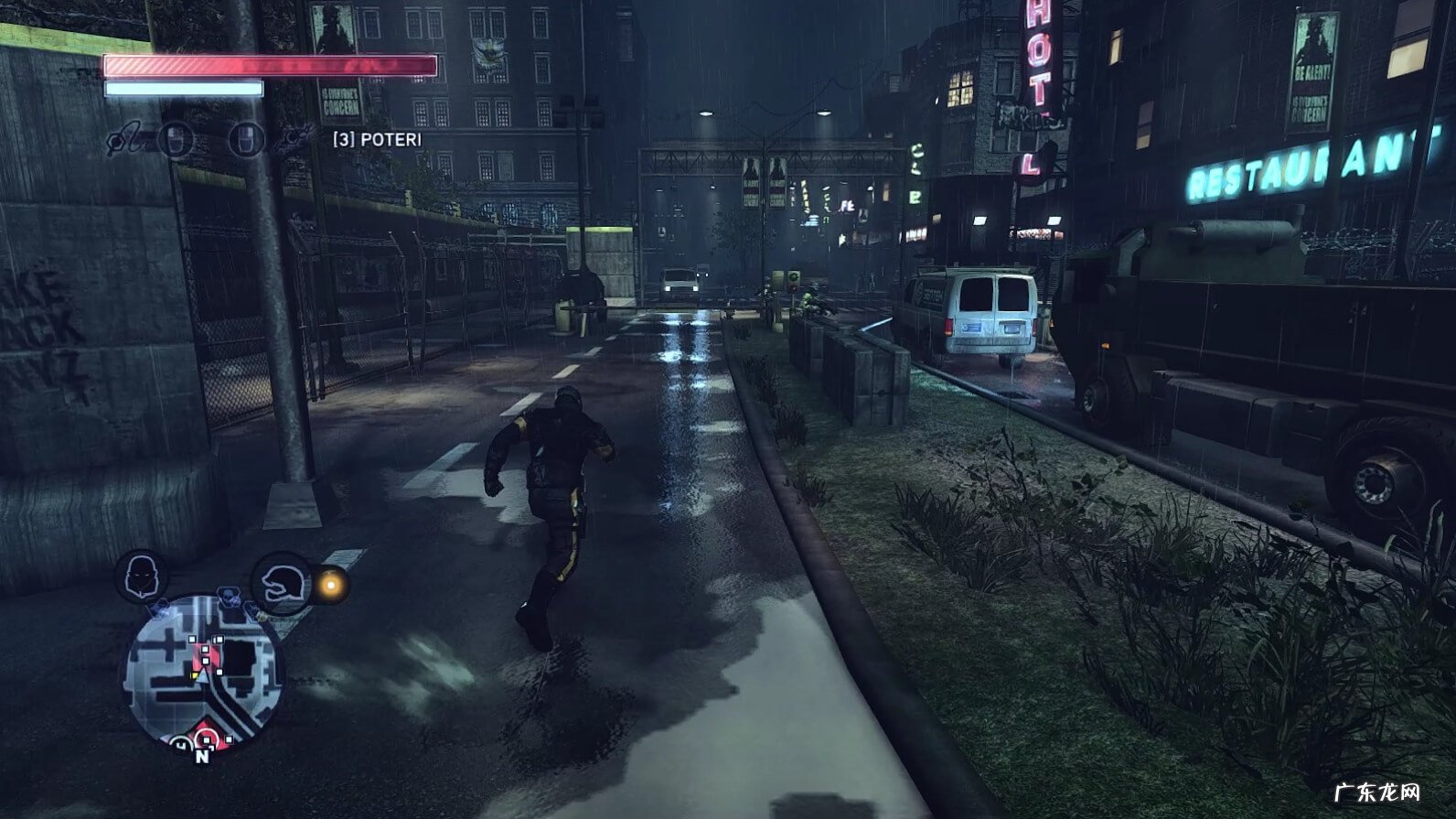Select the soldier helmet disguise icon
Screen dimensions: 1456x819
pos(281,582)
